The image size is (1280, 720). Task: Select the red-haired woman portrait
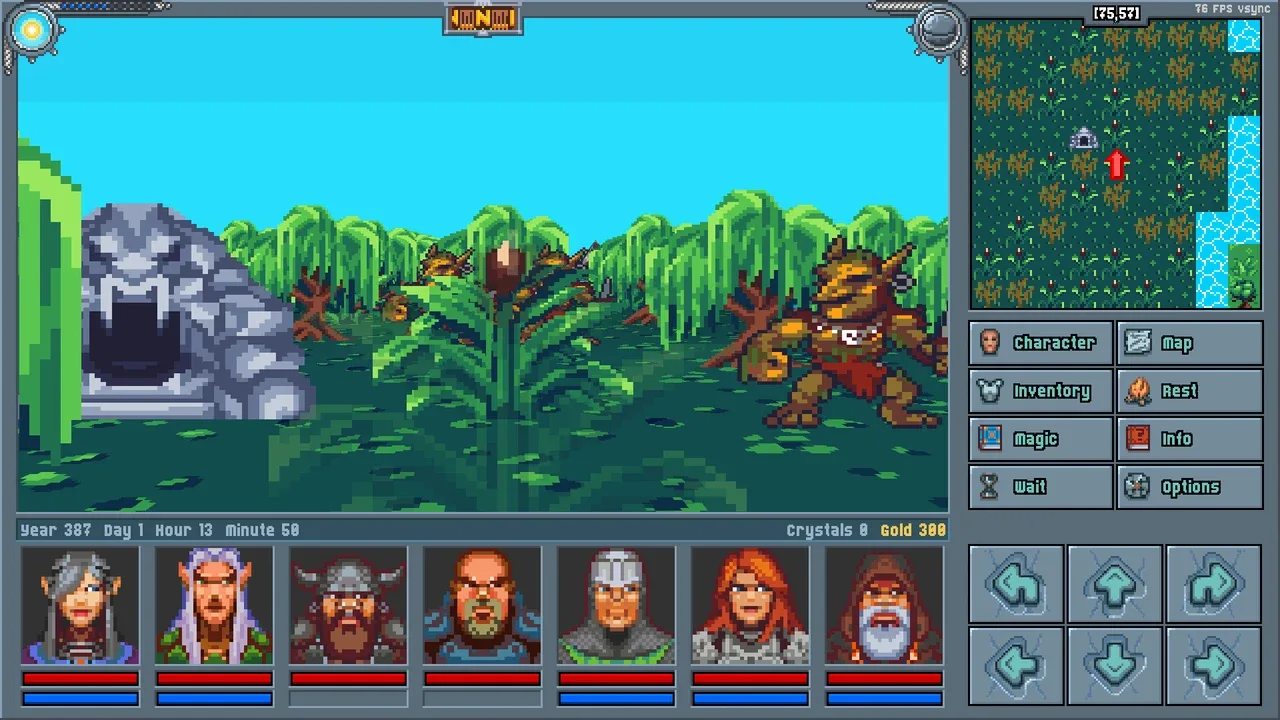pyautogui.click(x=750, y=606)
